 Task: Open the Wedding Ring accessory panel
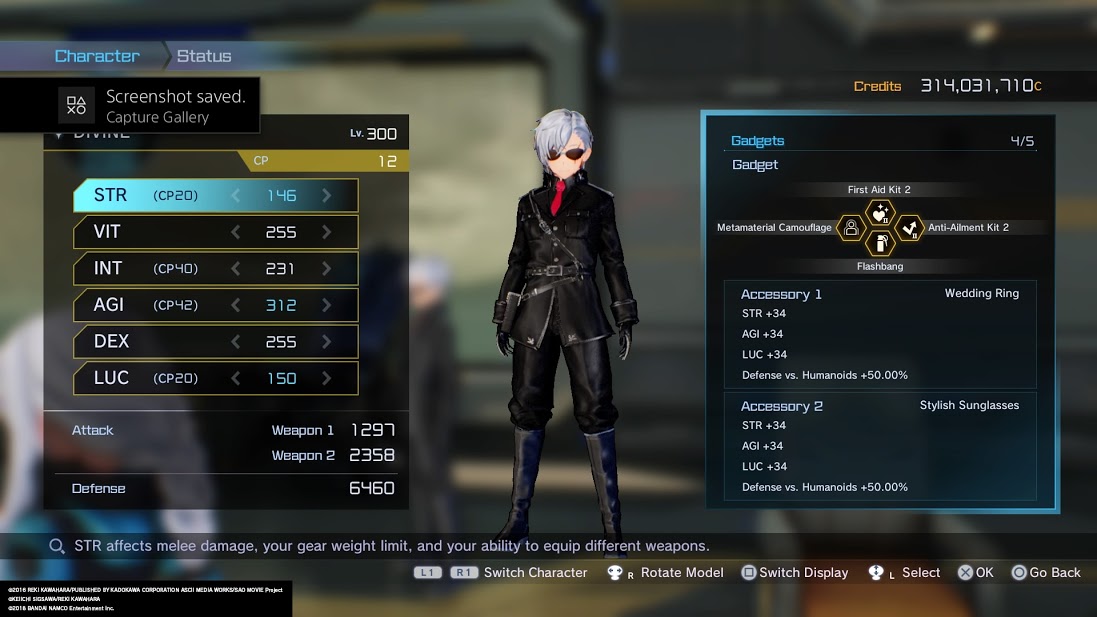pyautogui.click(x=880, y=334)
